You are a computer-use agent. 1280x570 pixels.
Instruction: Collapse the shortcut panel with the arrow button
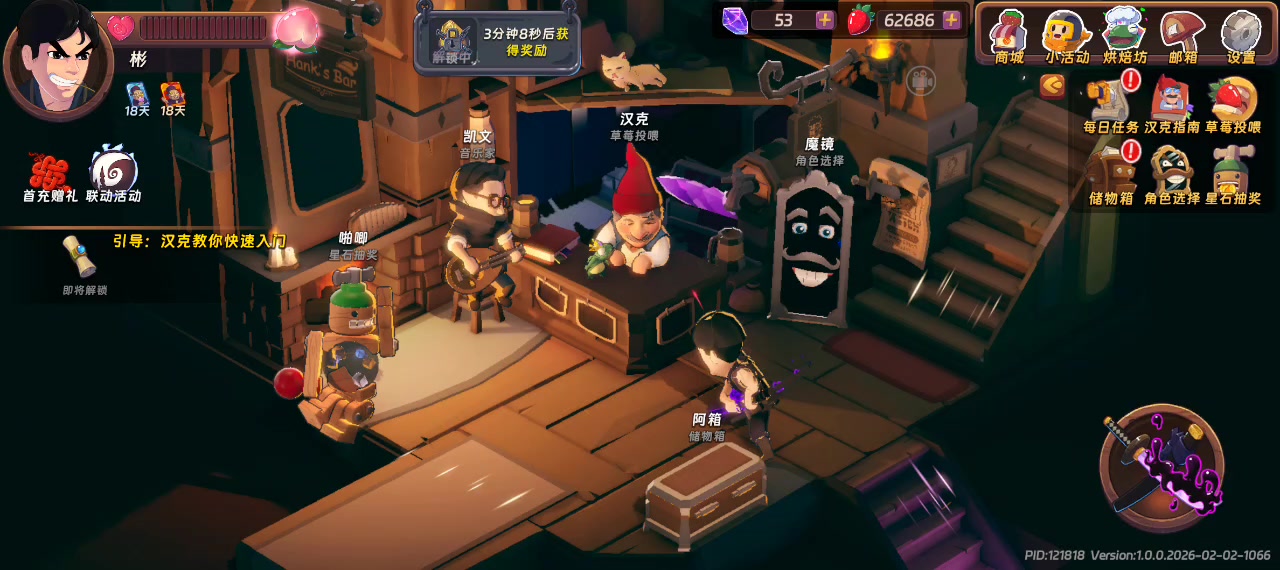click(x=1052, y=87)
